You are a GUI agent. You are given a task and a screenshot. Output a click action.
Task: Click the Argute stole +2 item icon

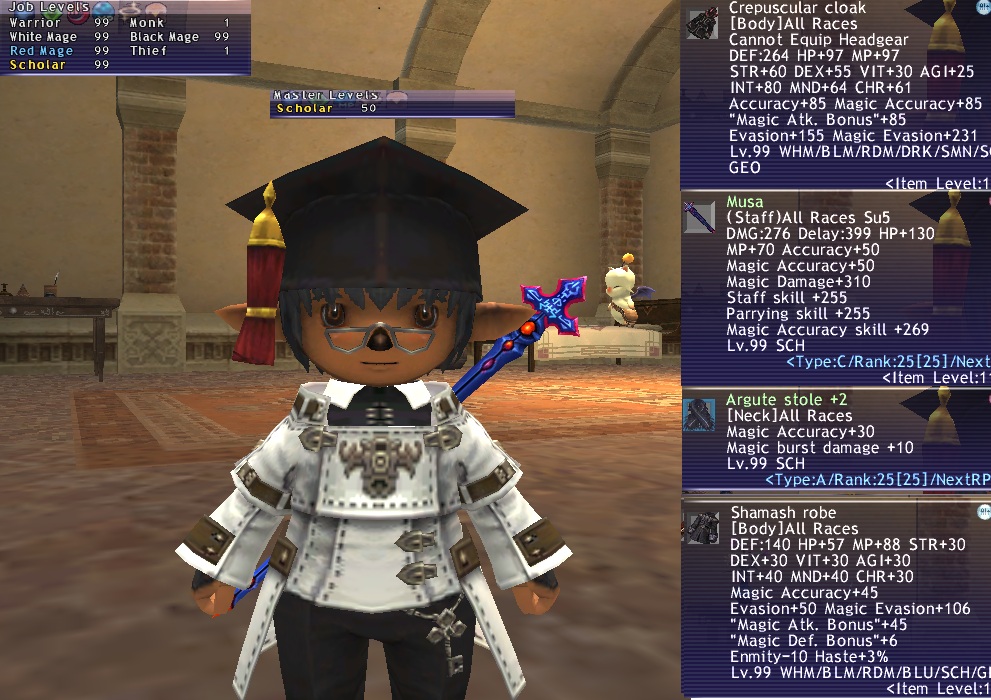tap(700, 414)
